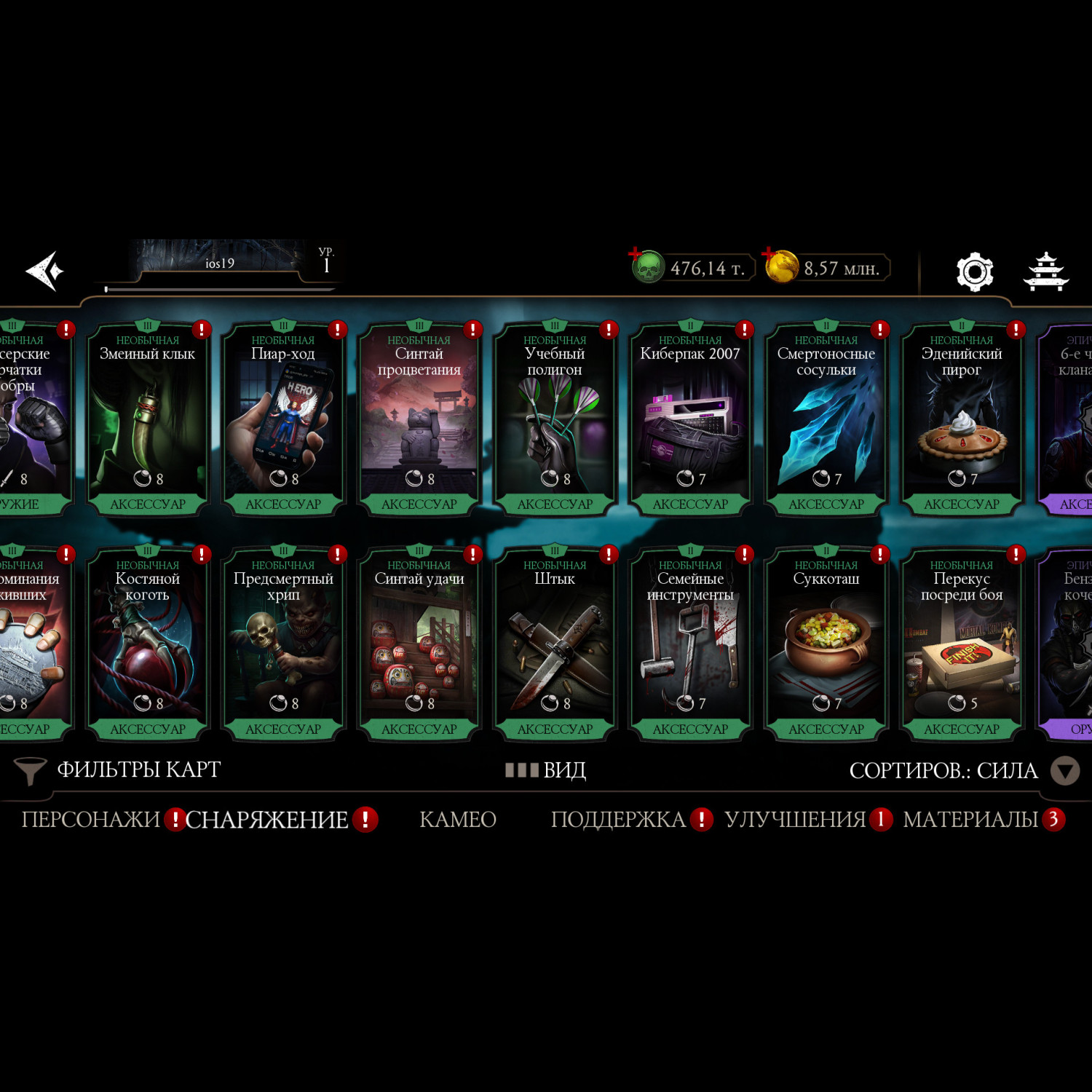The image size is (1092, 1092).
Task: Go back with the arrow button
Action: click(45, 271)
